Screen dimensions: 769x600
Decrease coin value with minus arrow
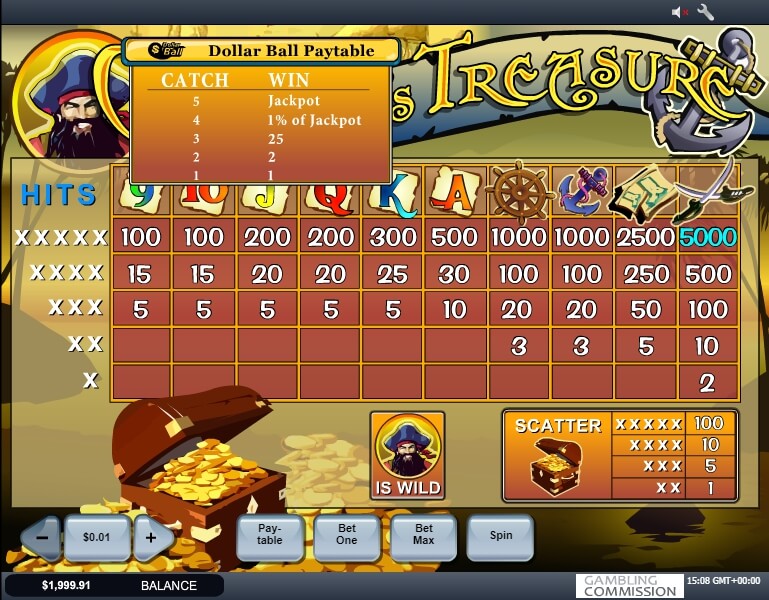click(42, 537)
